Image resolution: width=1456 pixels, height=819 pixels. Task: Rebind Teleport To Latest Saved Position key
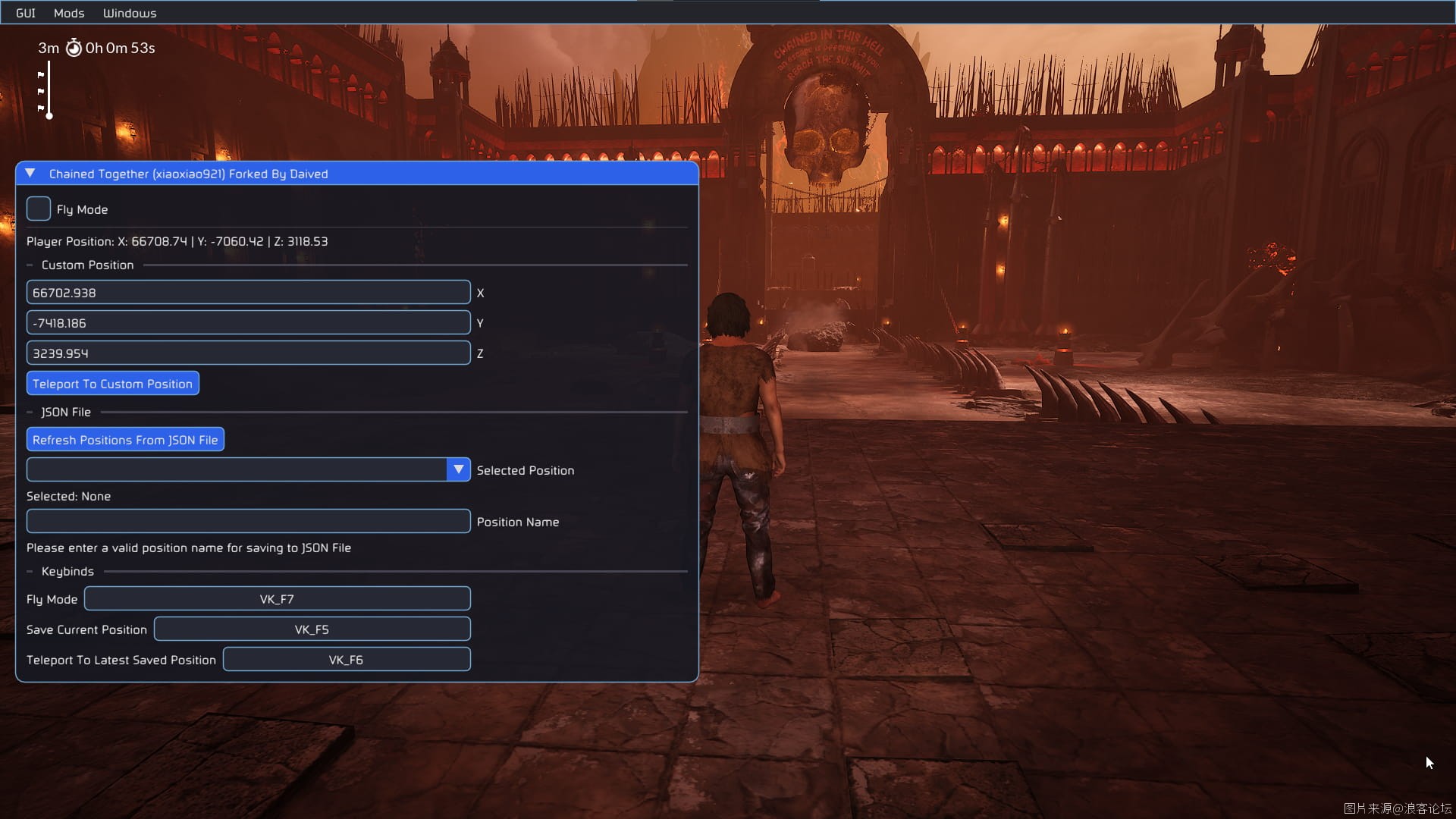(x=346, y=660)
